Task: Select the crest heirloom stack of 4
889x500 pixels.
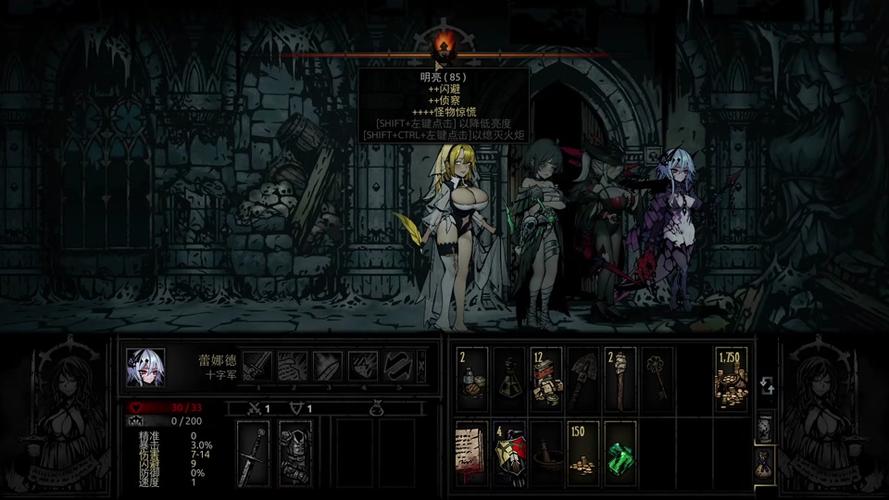Action: click(509, 452)
